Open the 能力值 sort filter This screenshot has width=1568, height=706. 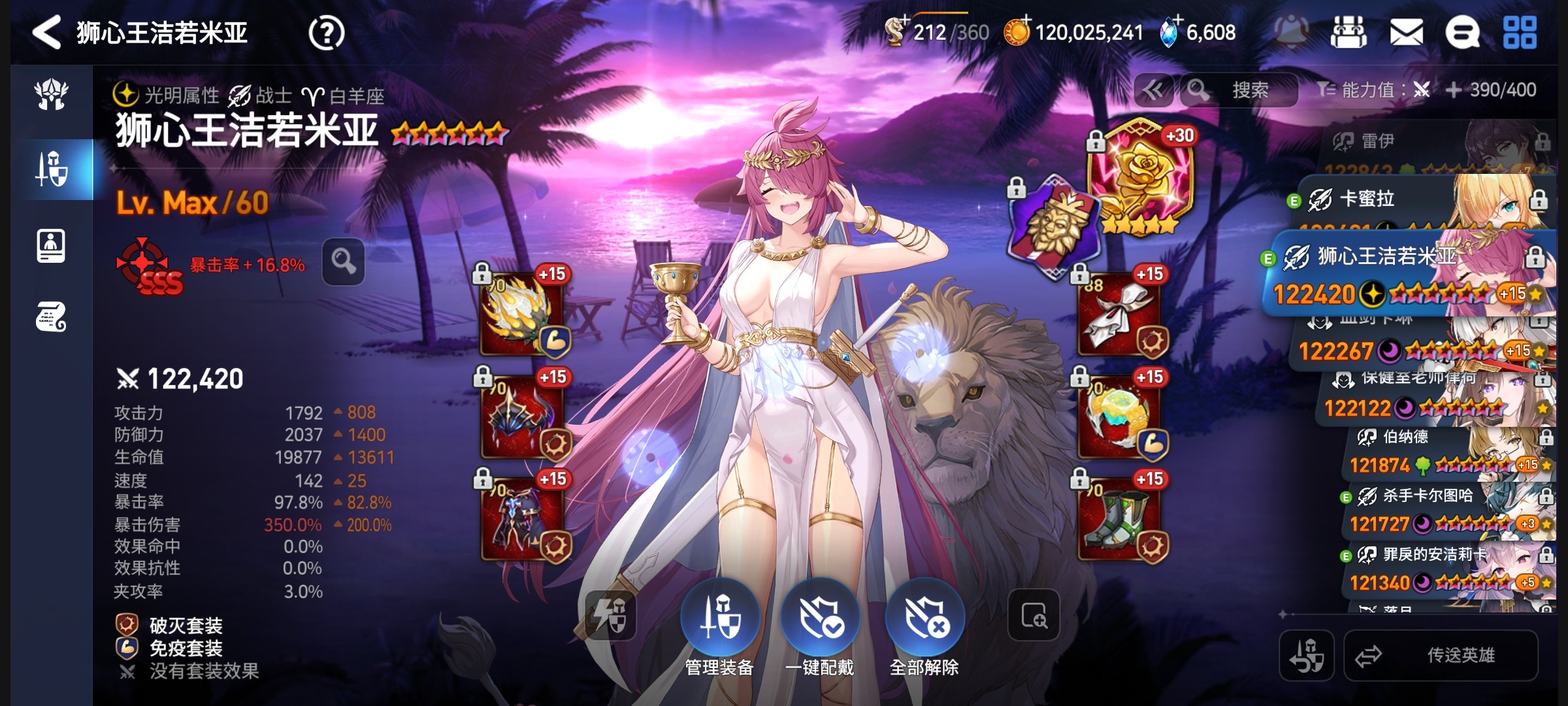pyautogui.click(x=1372, y=90)
